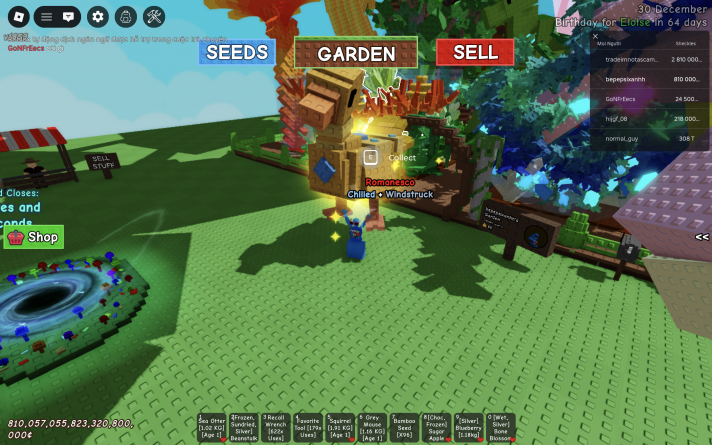Screen dimensions: 712x445
Task: Select the Silver Blueberry hotbar slot
Action: pyautogui.click(x=468, y=427)
